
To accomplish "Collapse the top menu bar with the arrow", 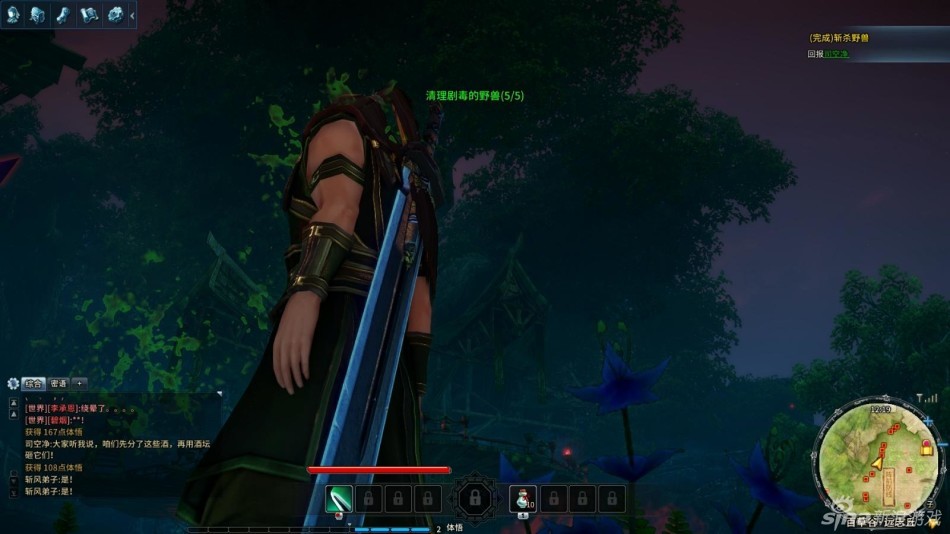I will coord(133,14).
